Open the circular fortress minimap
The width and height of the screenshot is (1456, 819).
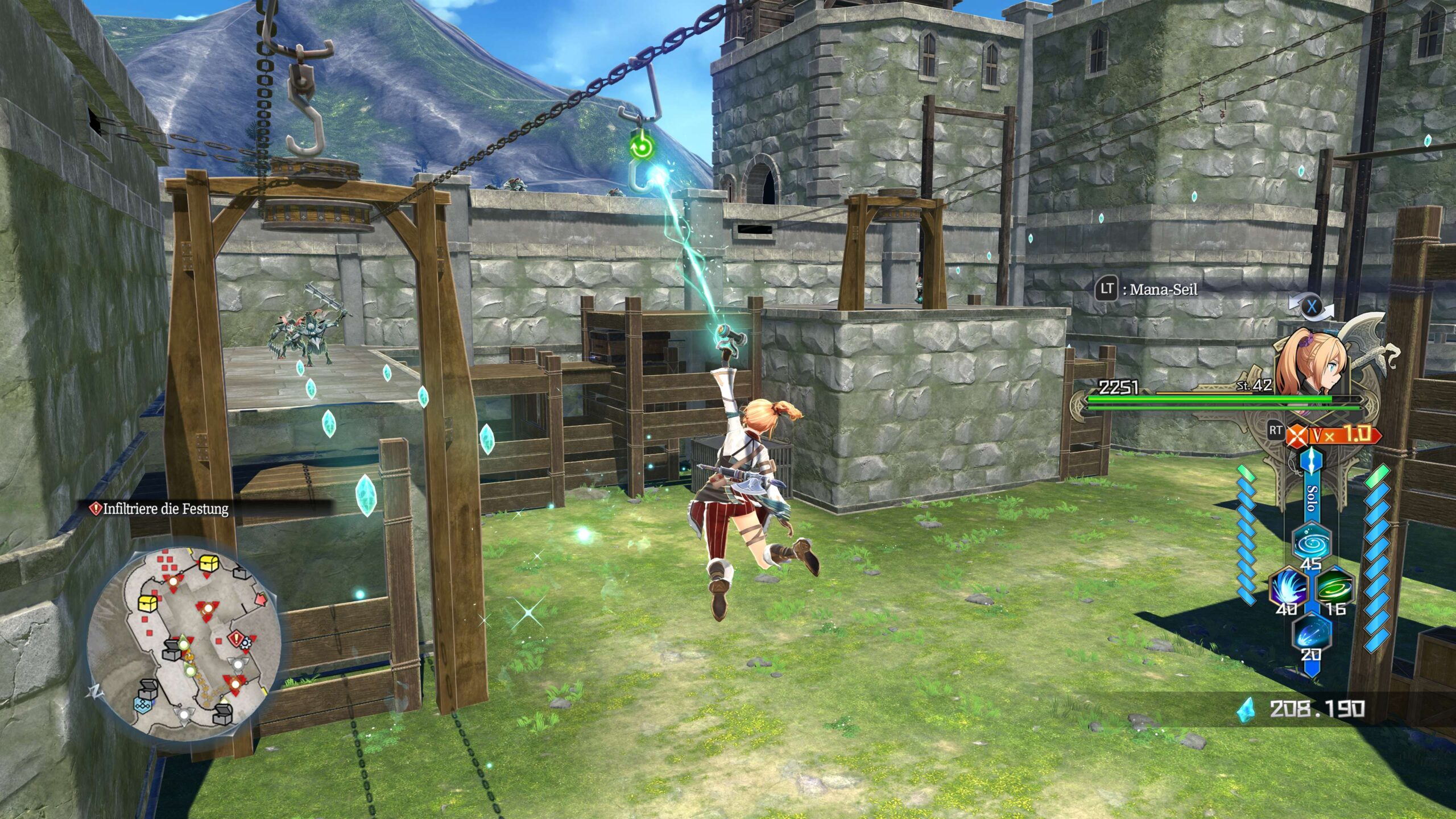[x=183, y=644]
